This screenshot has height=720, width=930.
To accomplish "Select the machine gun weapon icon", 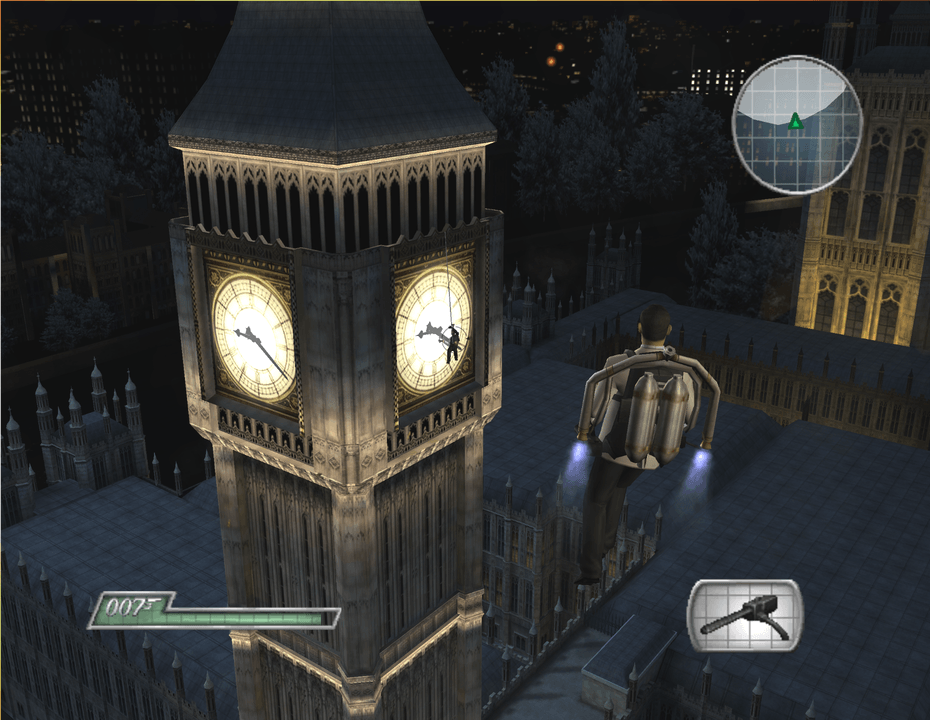I will (744, 615).
